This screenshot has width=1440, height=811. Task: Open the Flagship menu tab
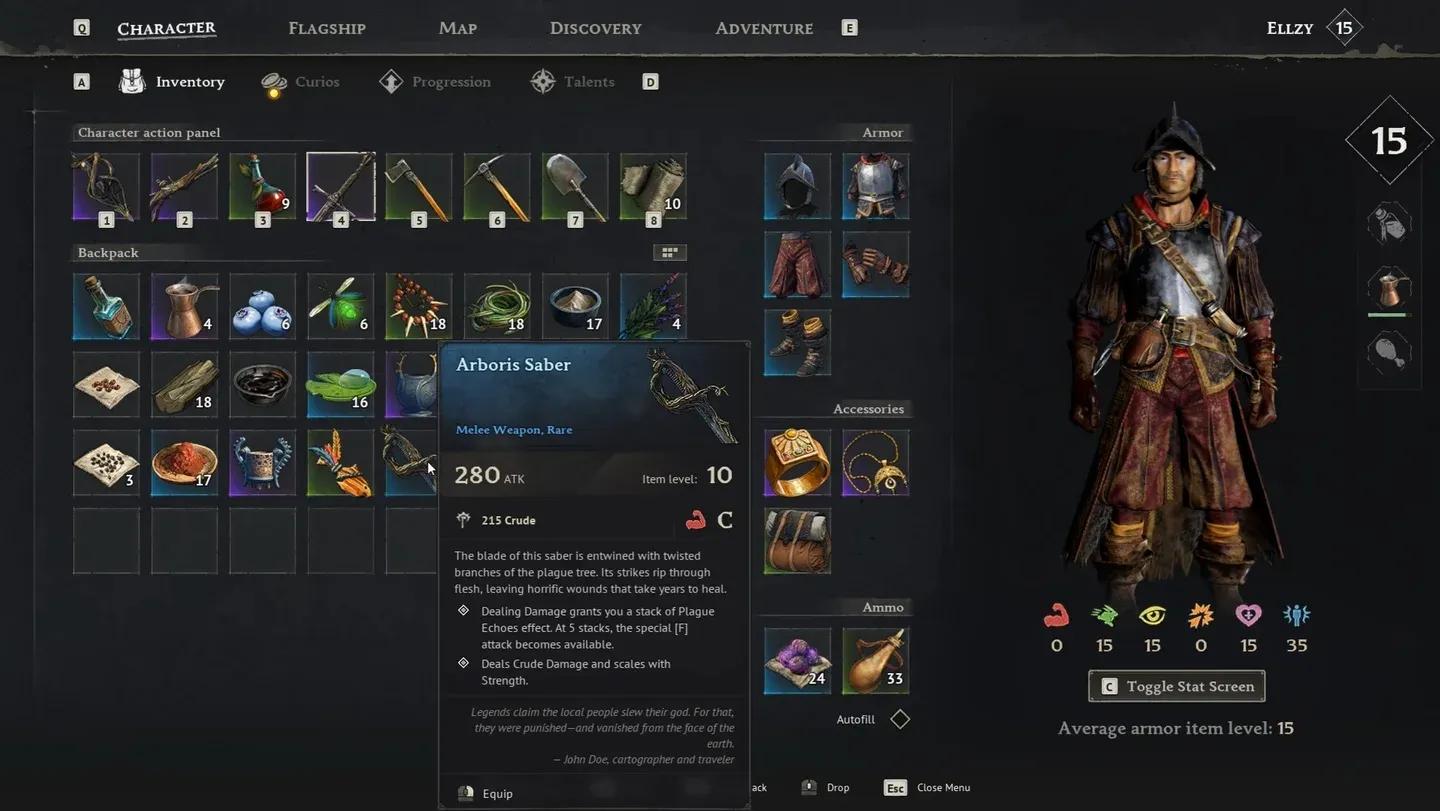[327, 28]
